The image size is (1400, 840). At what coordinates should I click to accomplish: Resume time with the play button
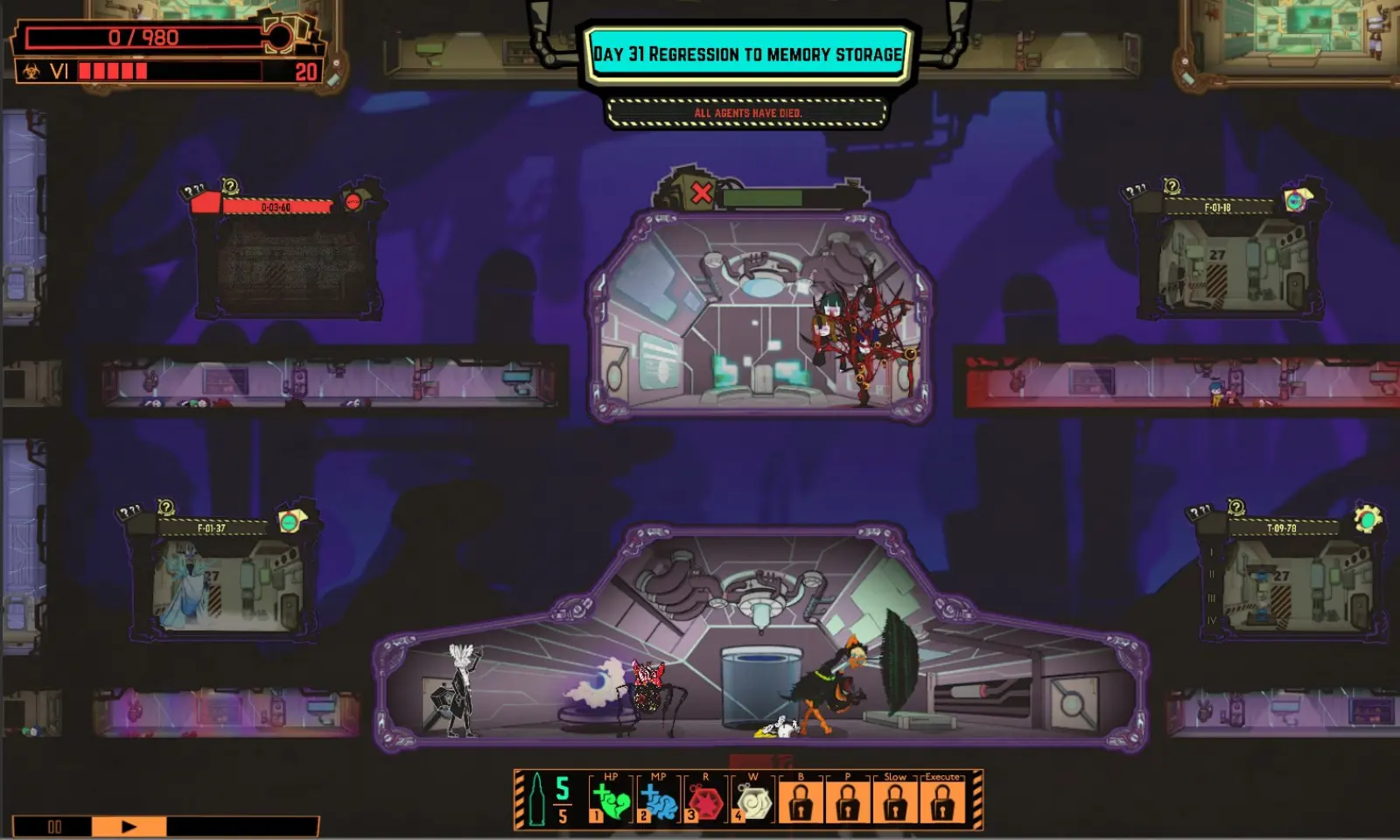[129, 827]
